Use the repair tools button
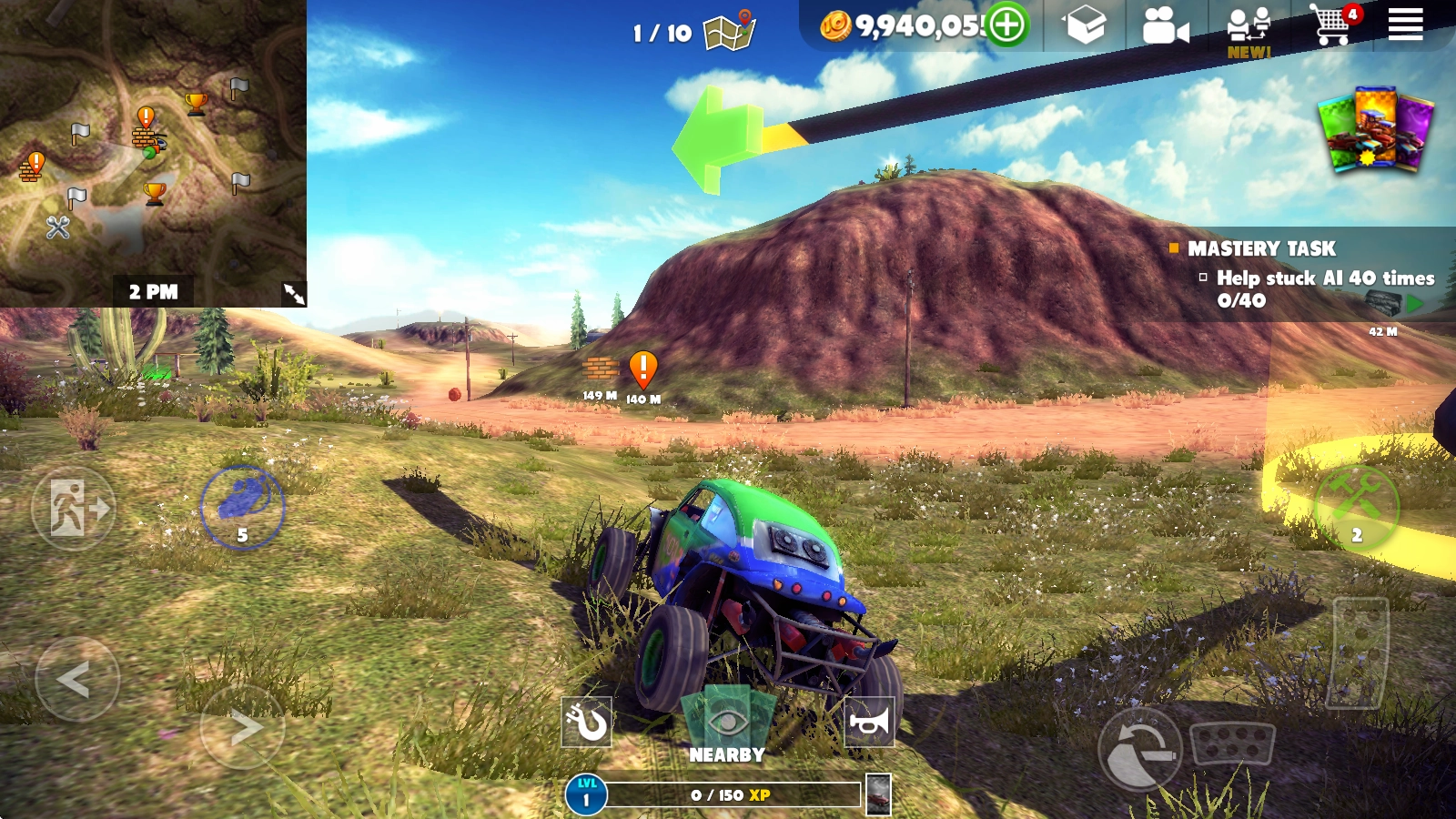Screen dimensions: 1456x819 click(1356, 508)
